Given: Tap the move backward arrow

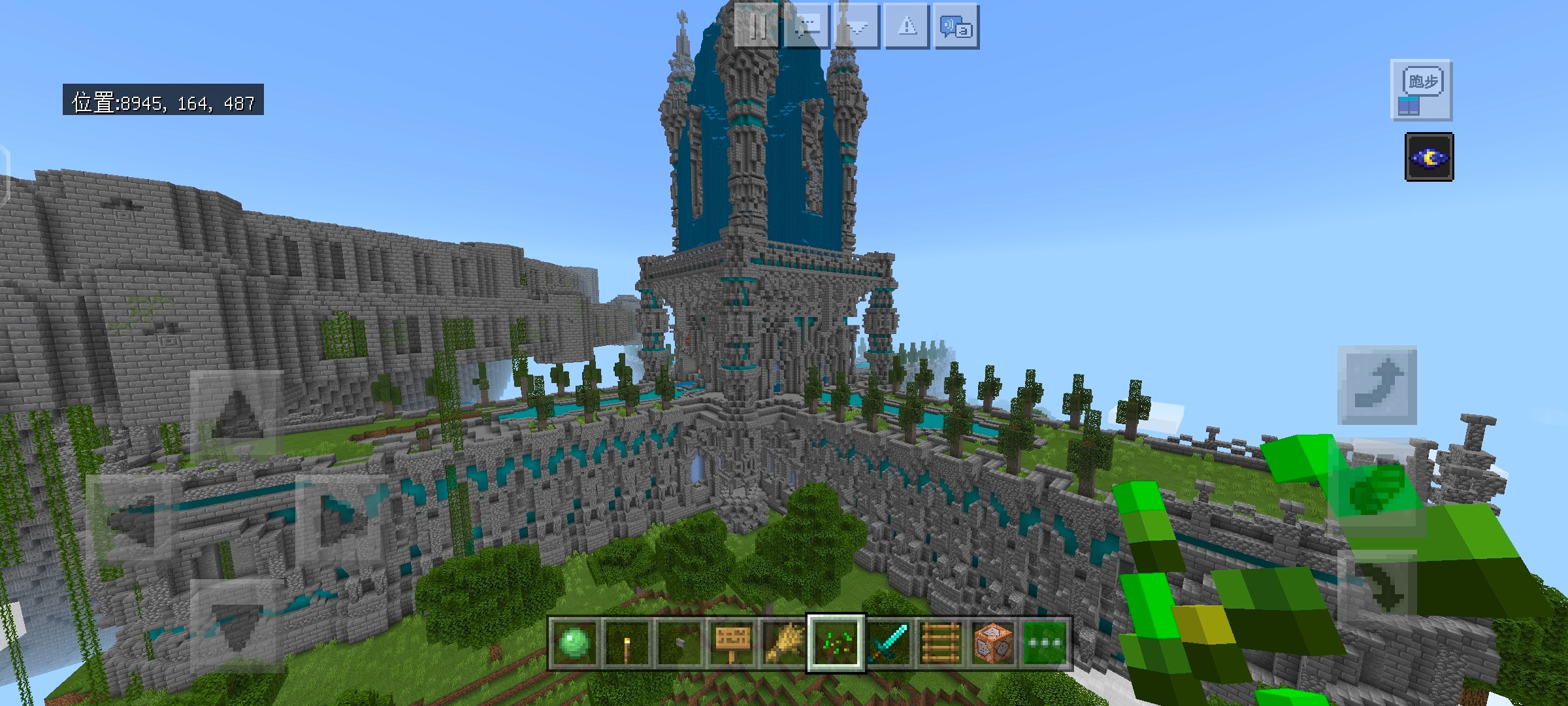Looking at the screenshot, I should [237, 624].
